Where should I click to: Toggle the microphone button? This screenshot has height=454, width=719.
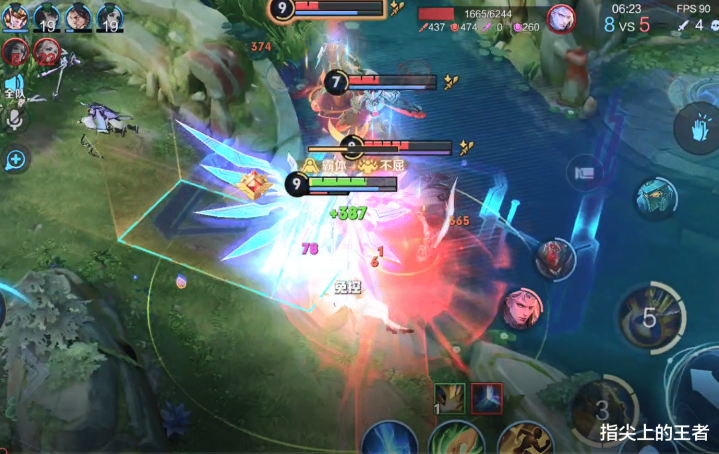point(15,119)
